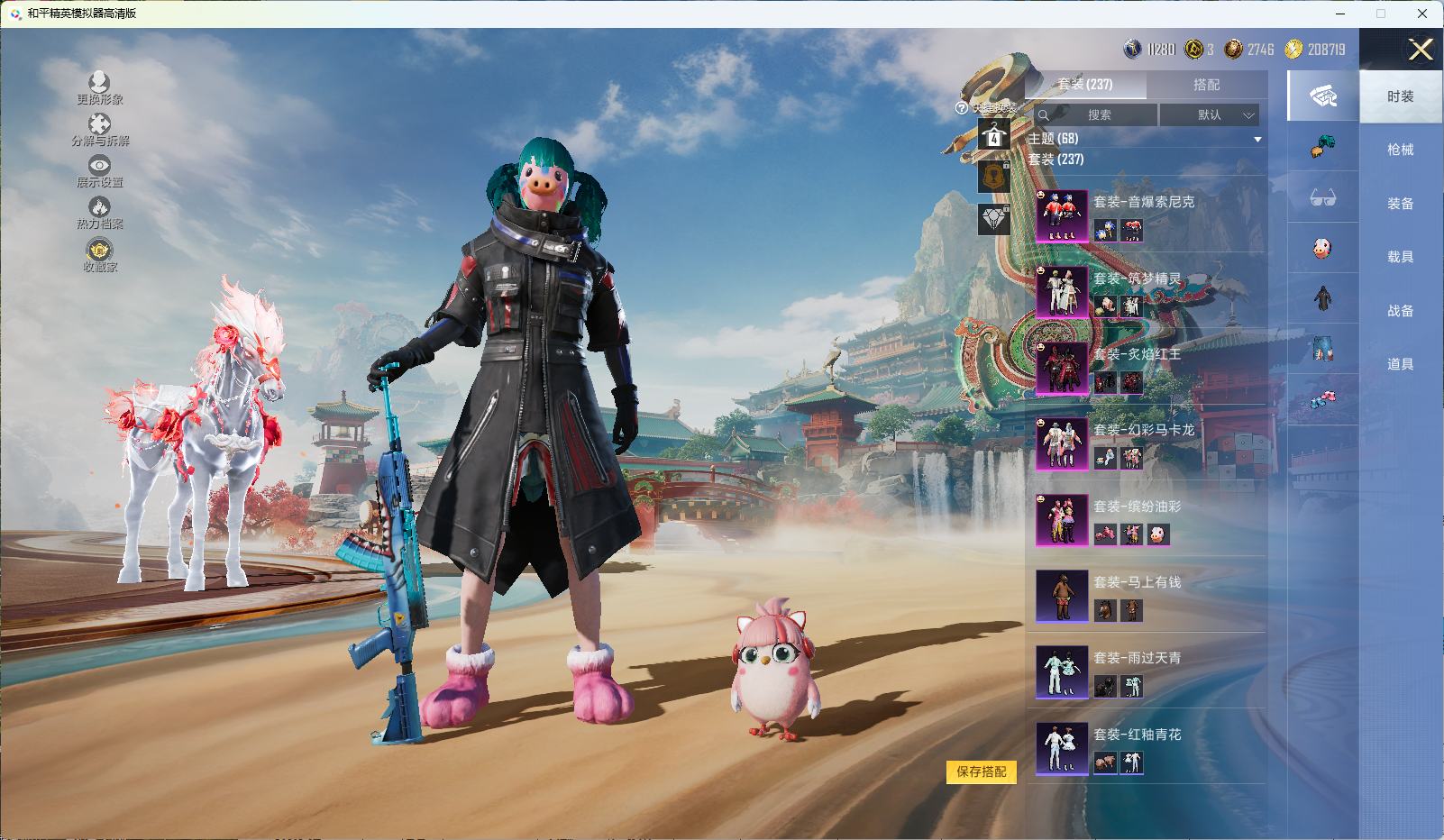The width and height of the screenshot is (1444, 840).
Task: Click the 更换形象 icon
Action: pos(99,84)
